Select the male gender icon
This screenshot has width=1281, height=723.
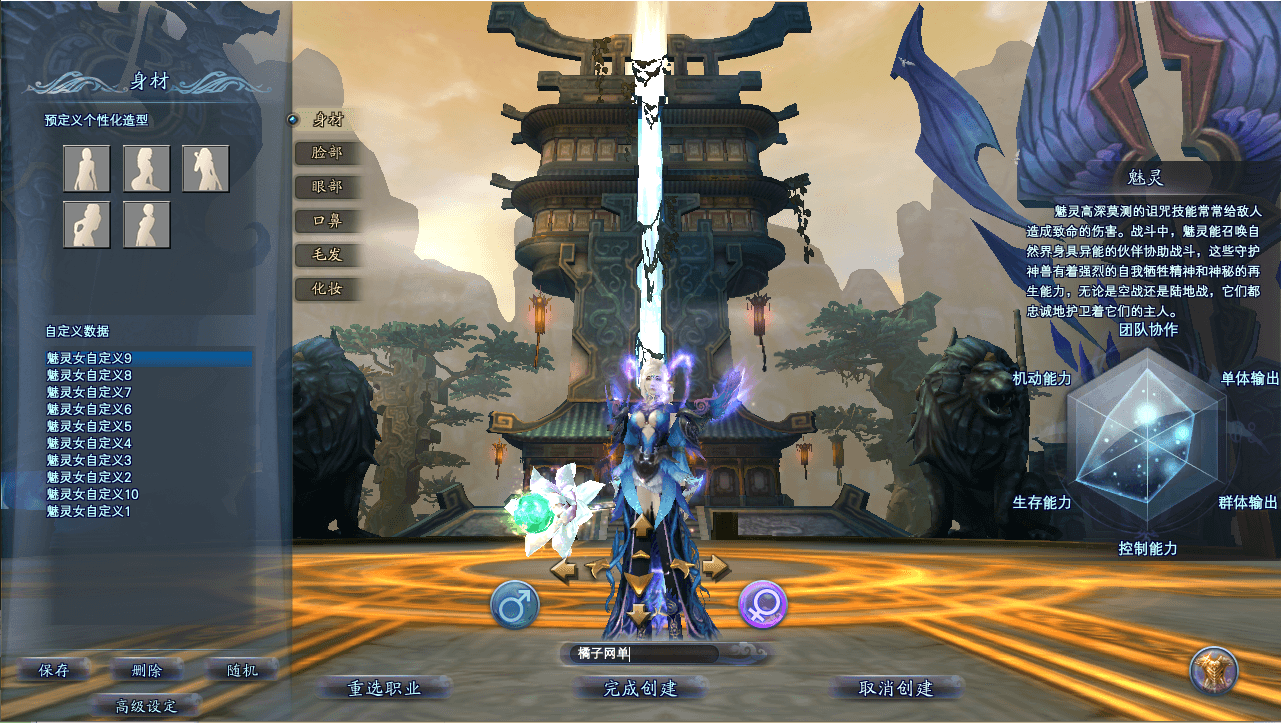click(515, 605)
